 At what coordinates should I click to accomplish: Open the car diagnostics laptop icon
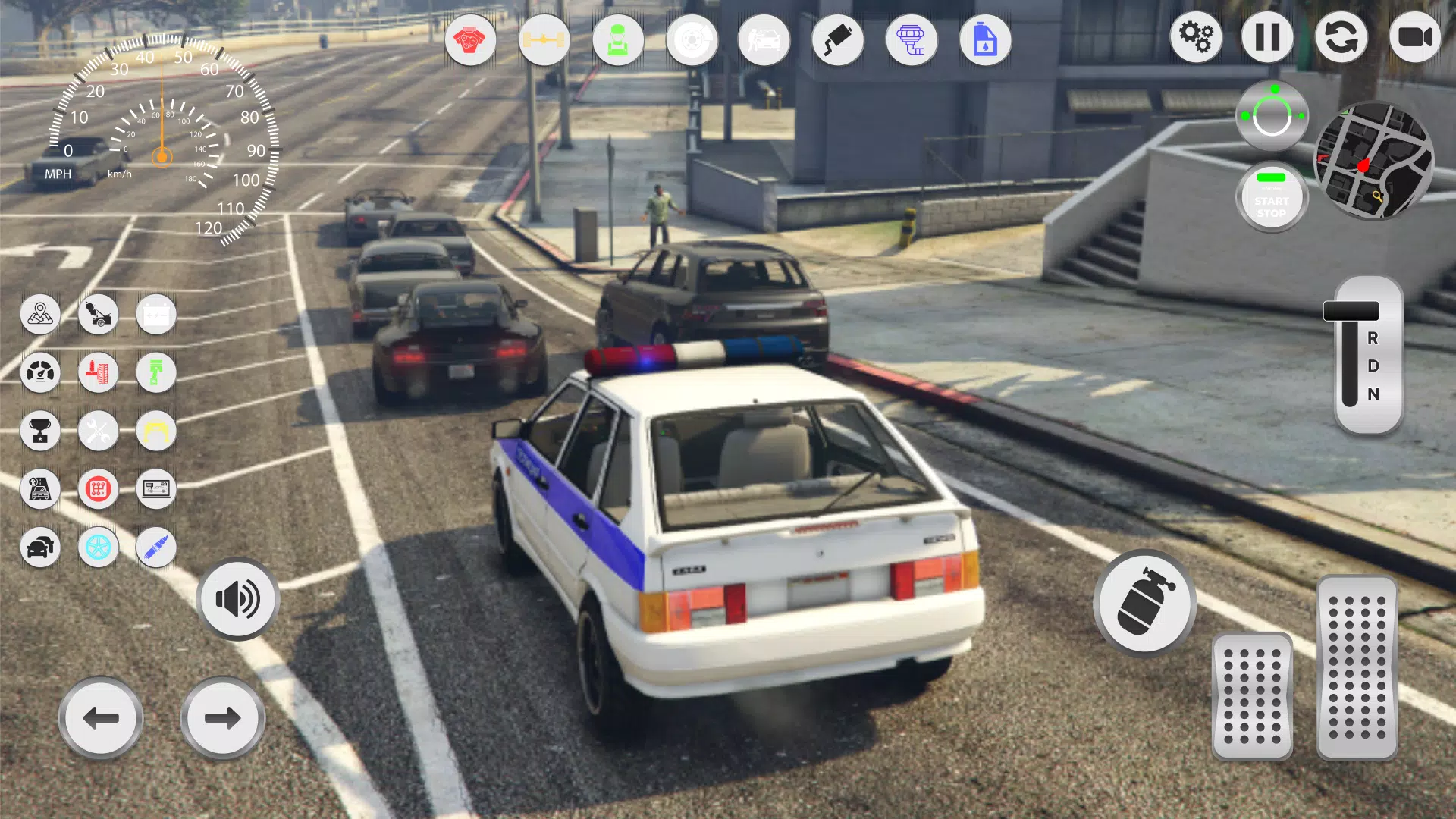(x=156, y=489)
